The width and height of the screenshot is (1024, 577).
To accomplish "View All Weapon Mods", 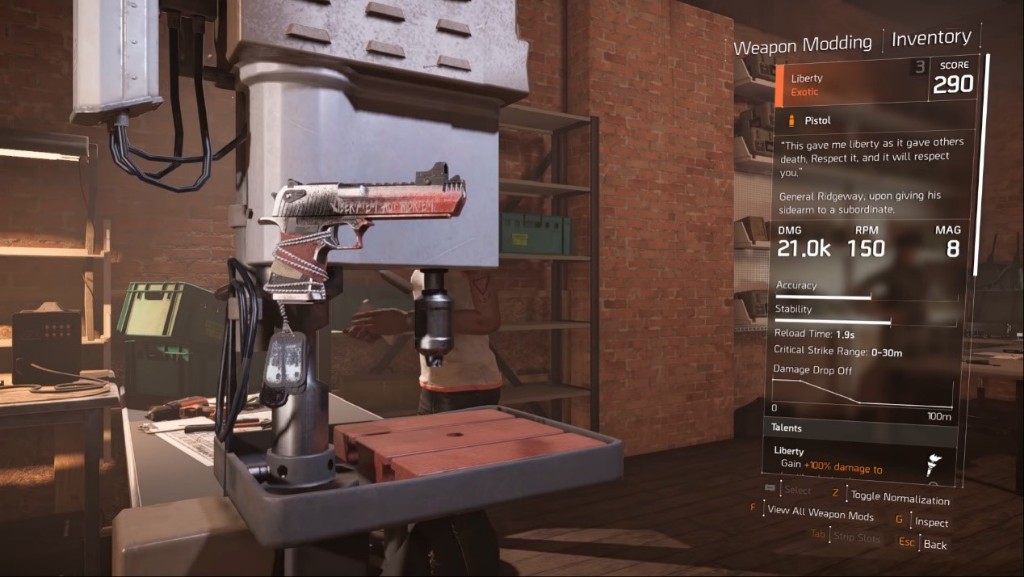I will (819, 515).
